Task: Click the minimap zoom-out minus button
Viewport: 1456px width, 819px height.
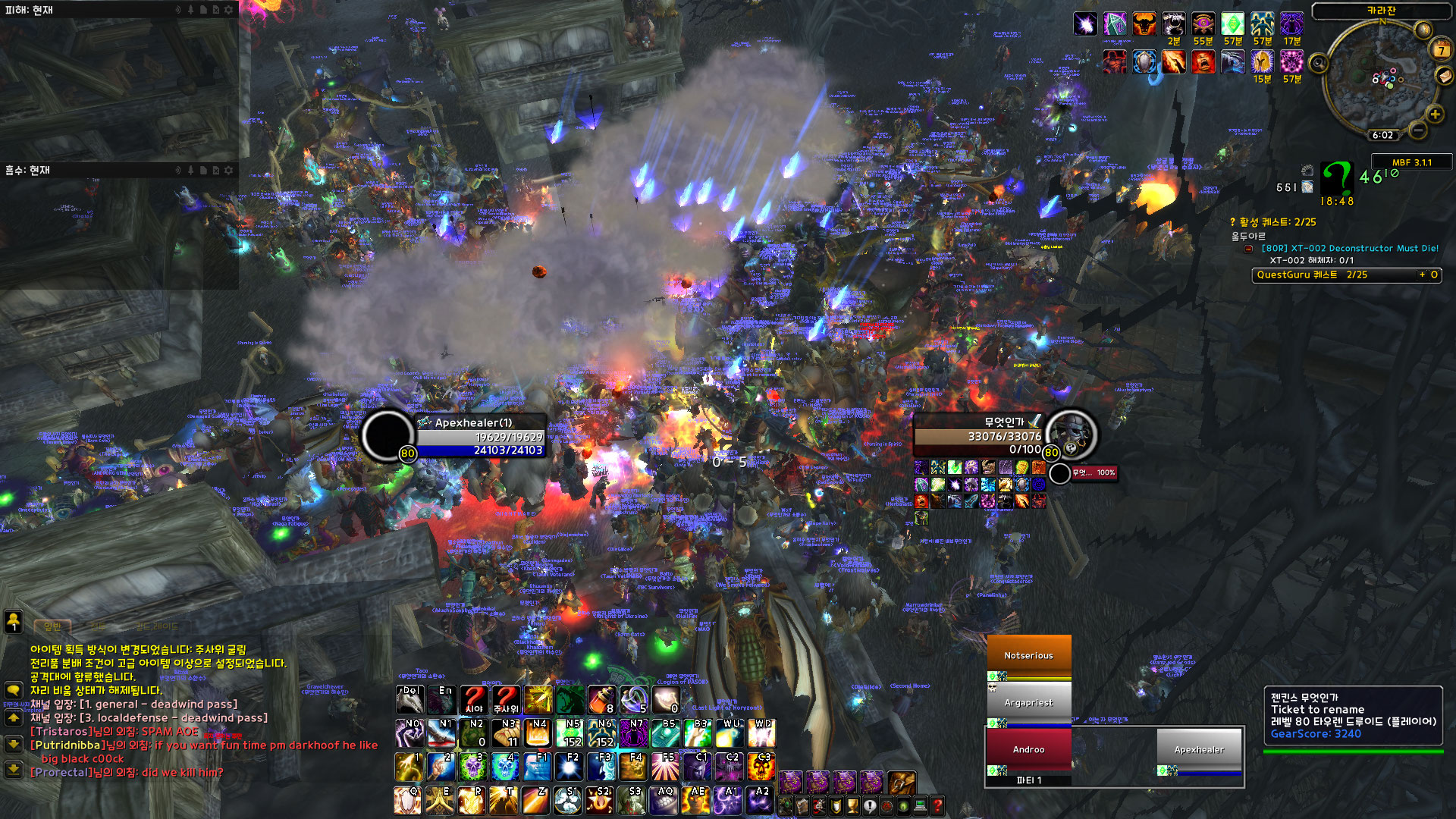Action: [x=1417, y=130]
